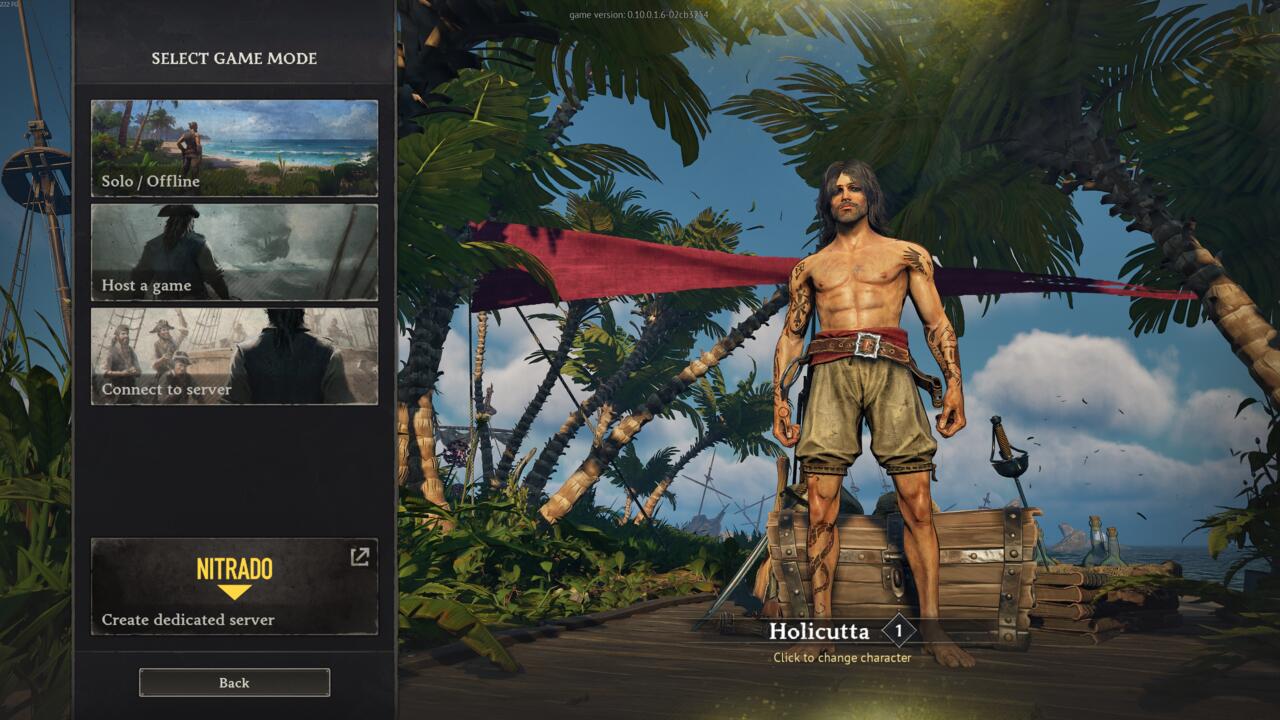Click the Holicutta name to change character
Viewport: 1280px width, 720px height.
pyautogui.click(x=819, y=632)
